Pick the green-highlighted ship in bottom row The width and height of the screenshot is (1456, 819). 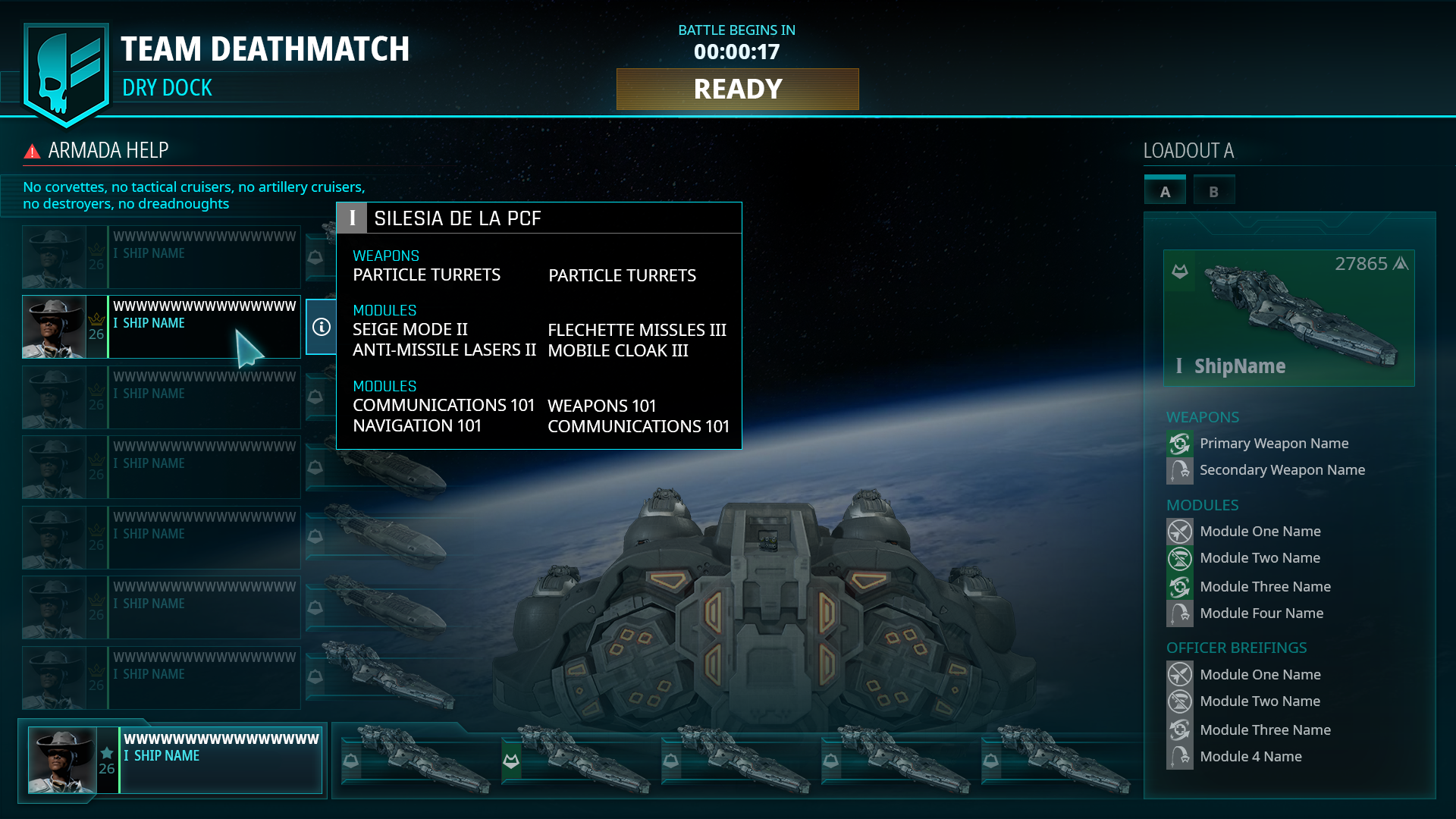click(576, 760)
